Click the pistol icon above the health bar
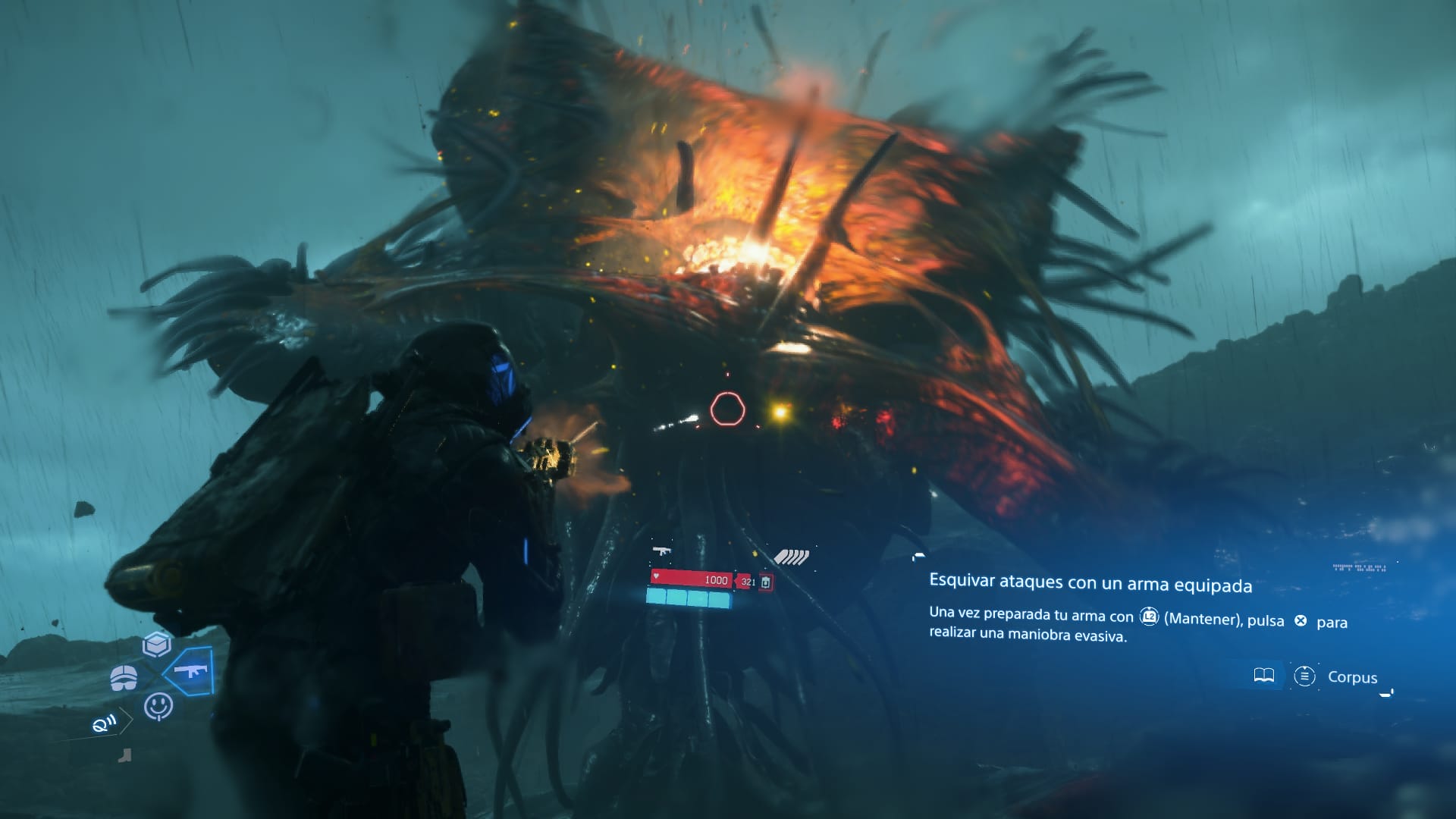The height and width of the screenshot is (819, 1456). (x=662, y=551)
